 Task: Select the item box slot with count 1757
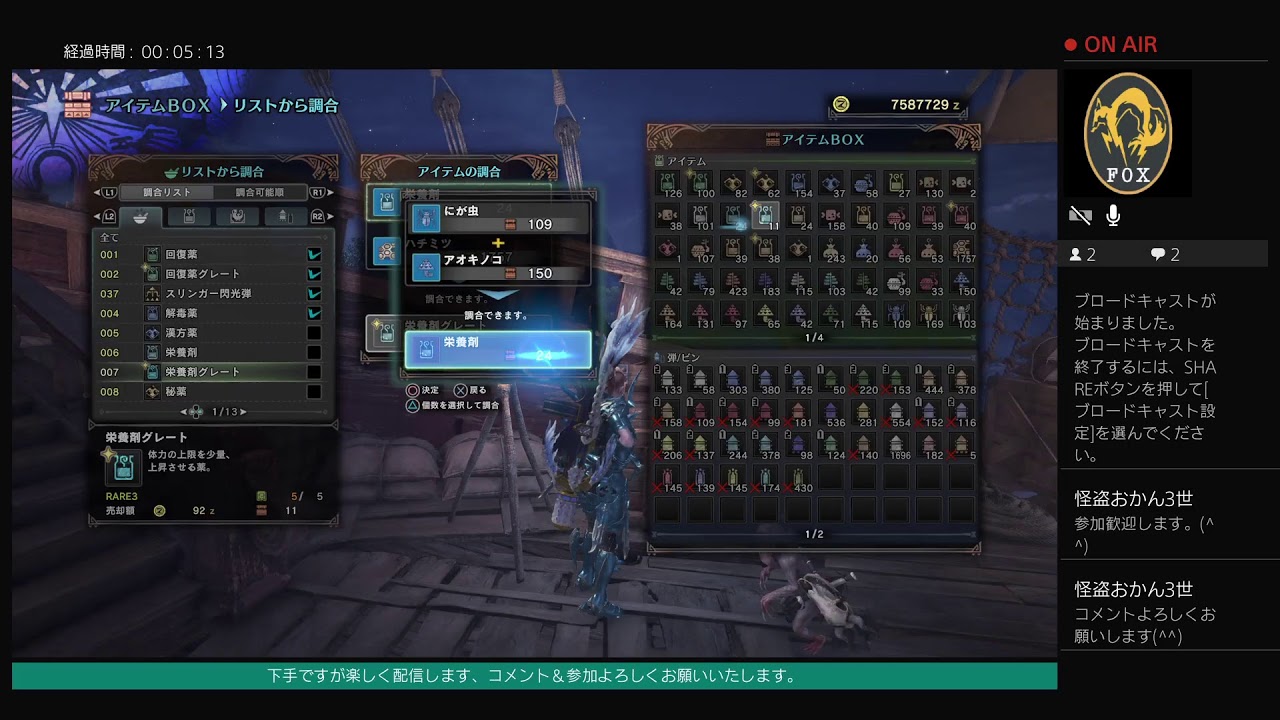coord(963,248)
